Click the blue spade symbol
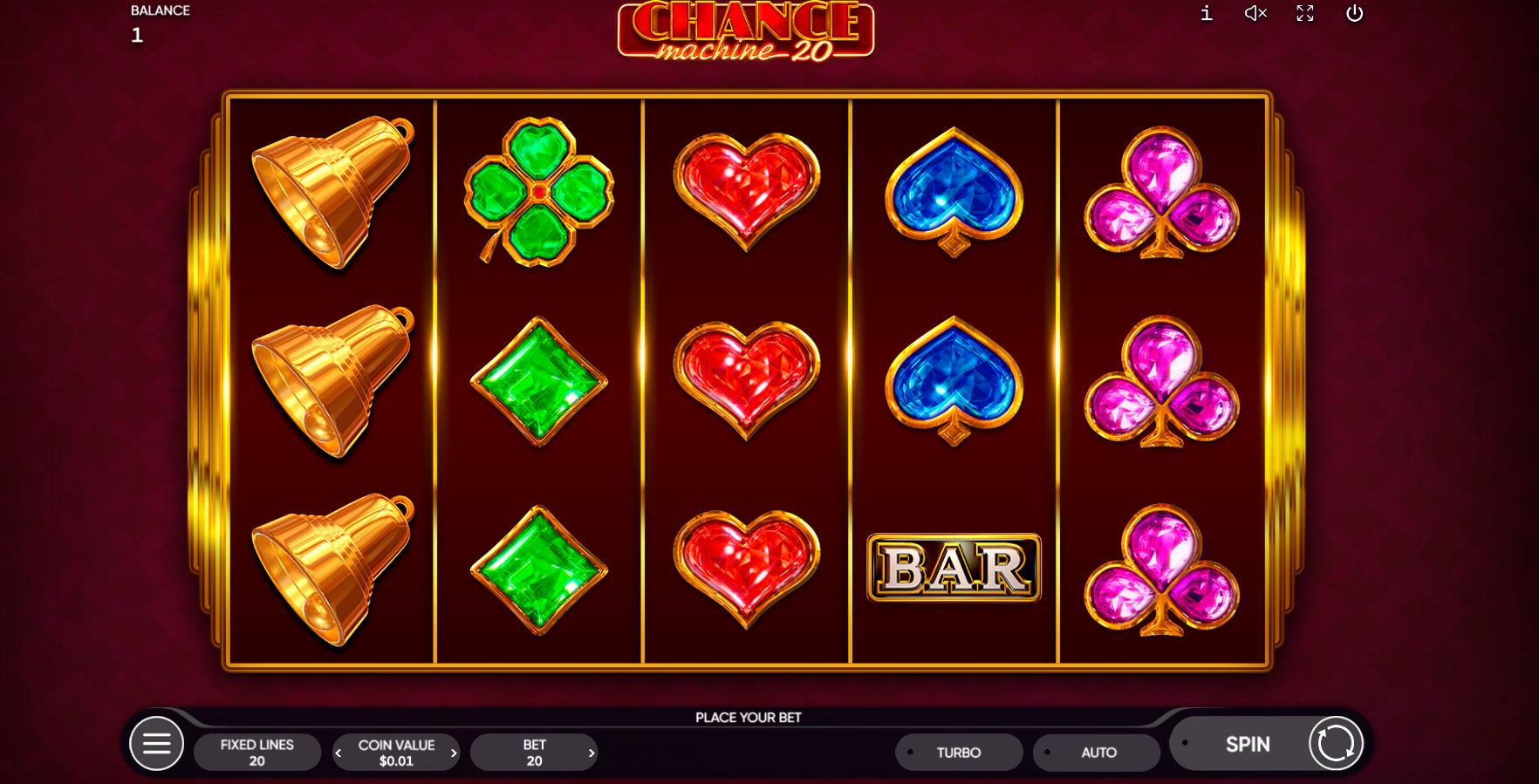Viewport: 1539px width, 784px height. (954, 194)
